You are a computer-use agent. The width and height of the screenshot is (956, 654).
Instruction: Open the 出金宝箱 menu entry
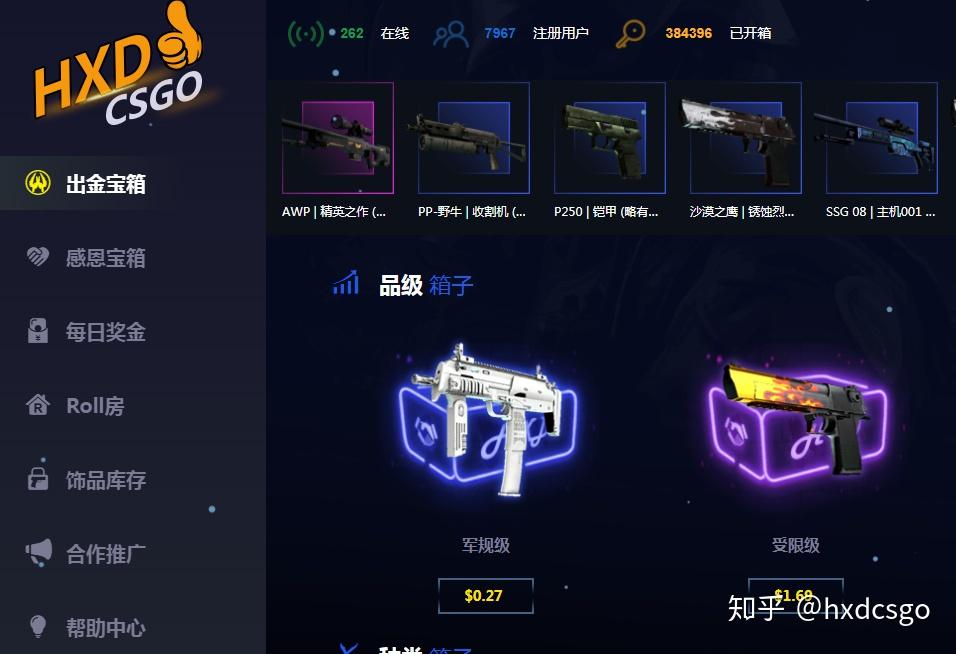click(x=105, y=184)
